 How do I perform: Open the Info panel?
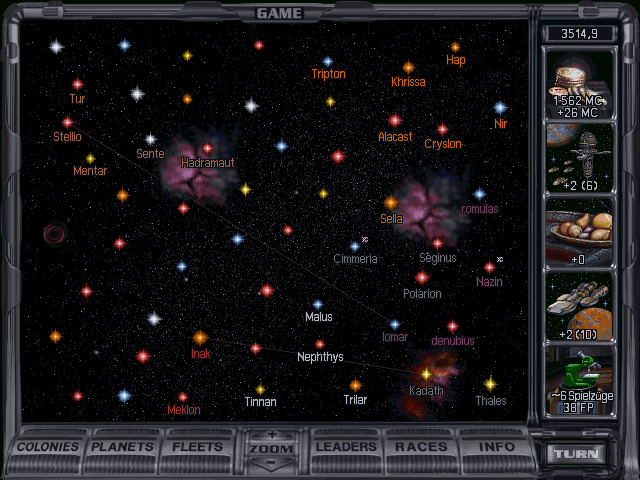(x=495, y=446)
